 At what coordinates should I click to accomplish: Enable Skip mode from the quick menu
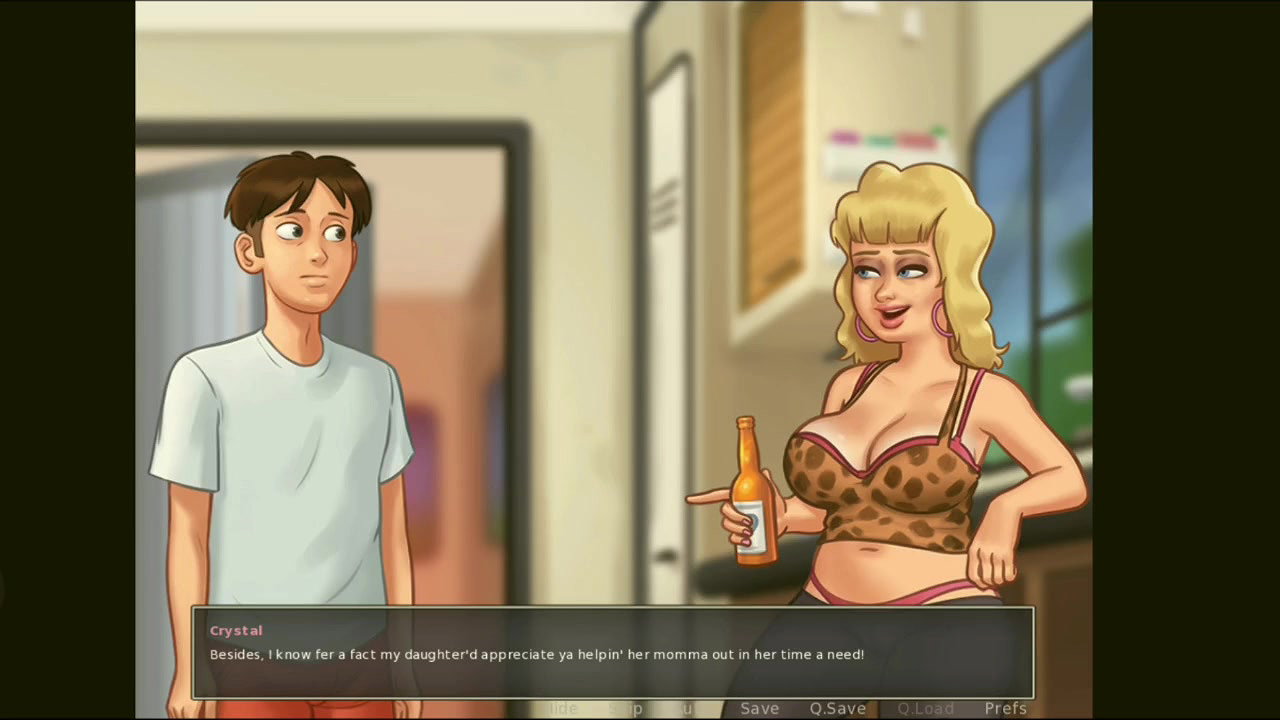point(625,708)
